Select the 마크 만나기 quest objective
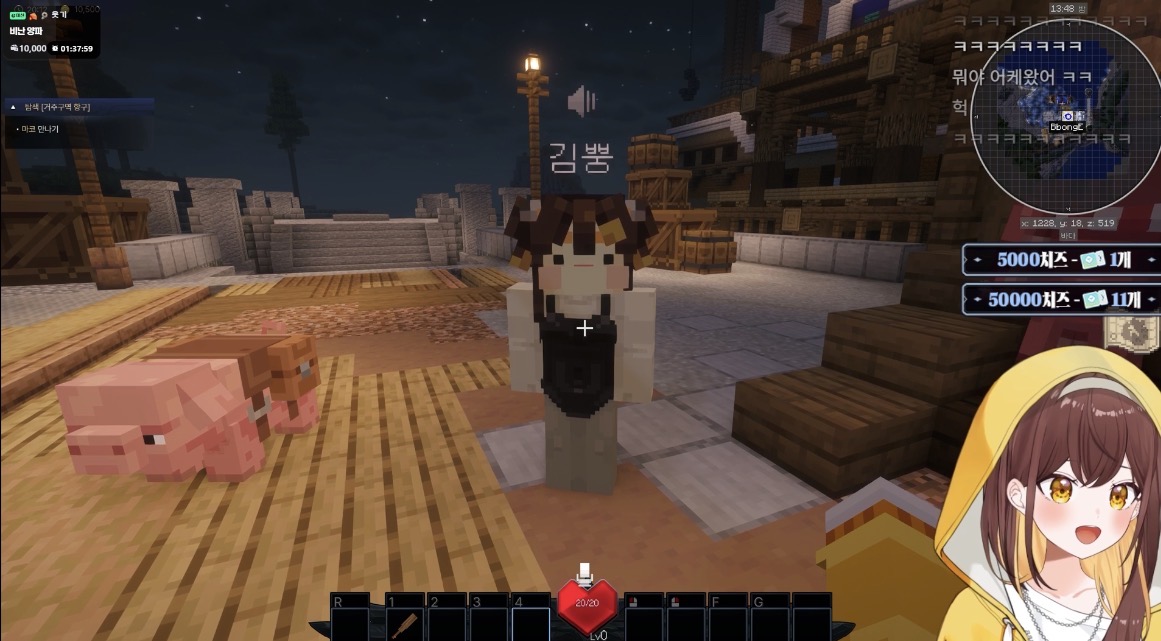Screen dimensions: 1161x641 tap(40, 129)
